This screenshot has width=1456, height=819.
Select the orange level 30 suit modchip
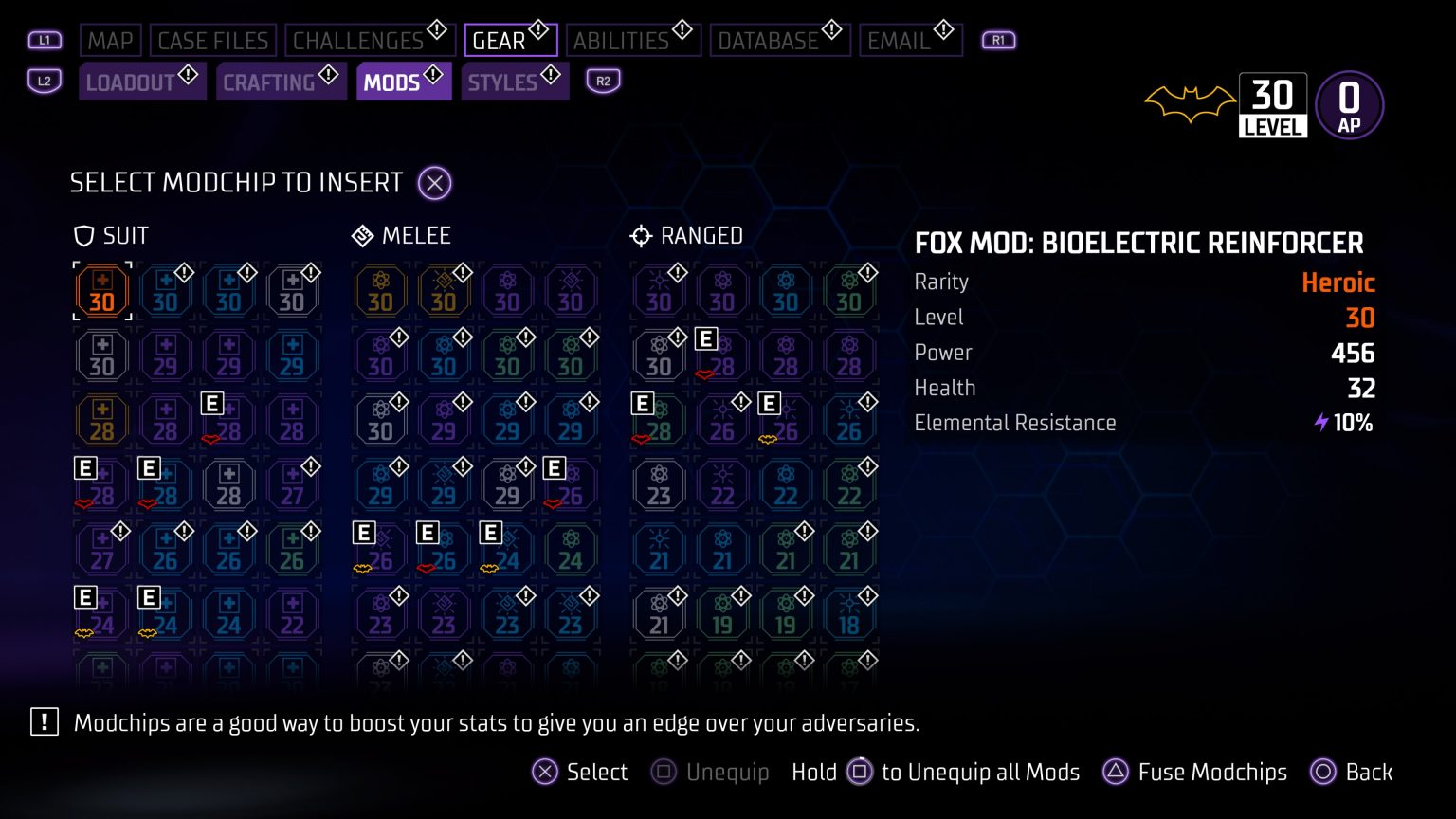pos(101,291)
